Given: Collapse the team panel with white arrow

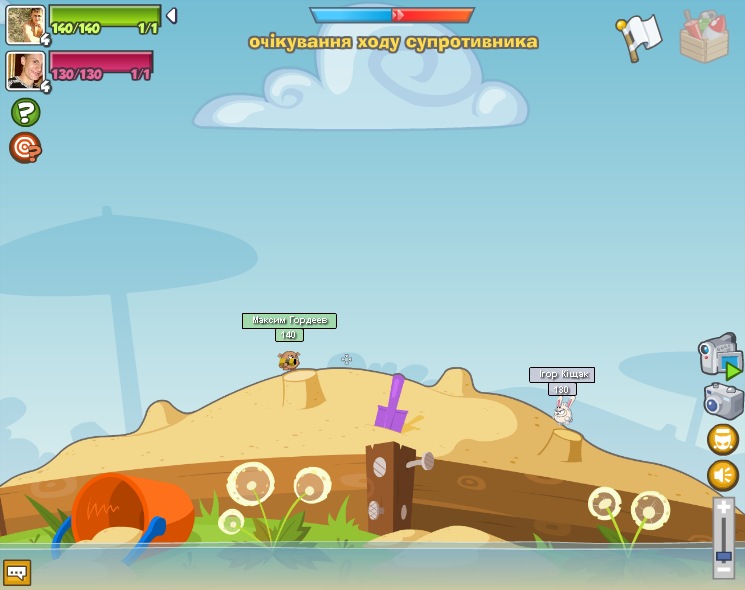Looking at the screenshot, I should (171, 16).
